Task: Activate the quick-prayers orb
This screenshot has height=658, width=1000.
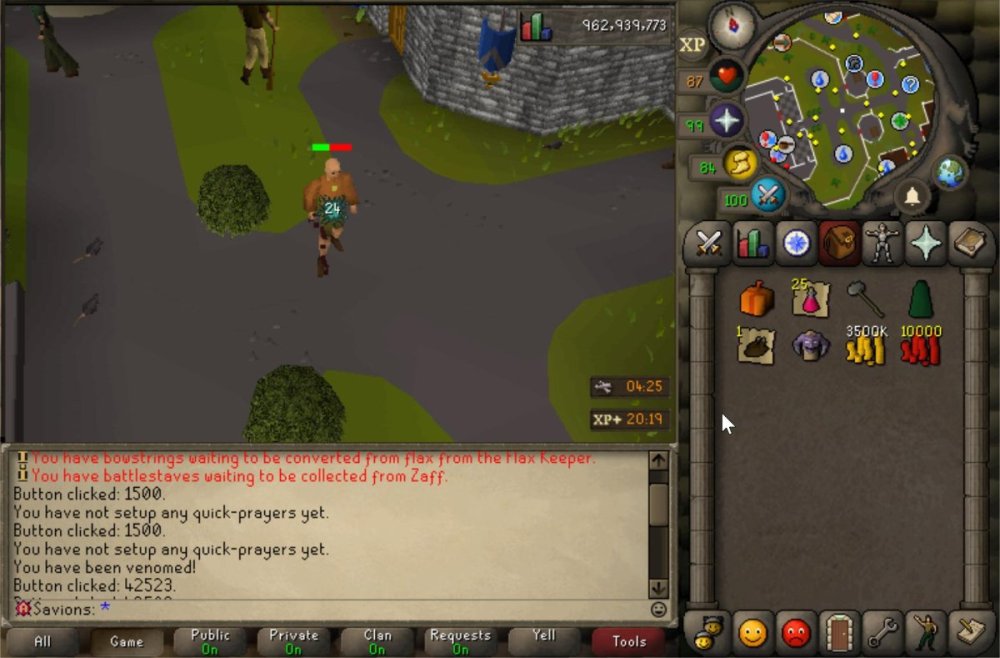Action: coord(725,122)
